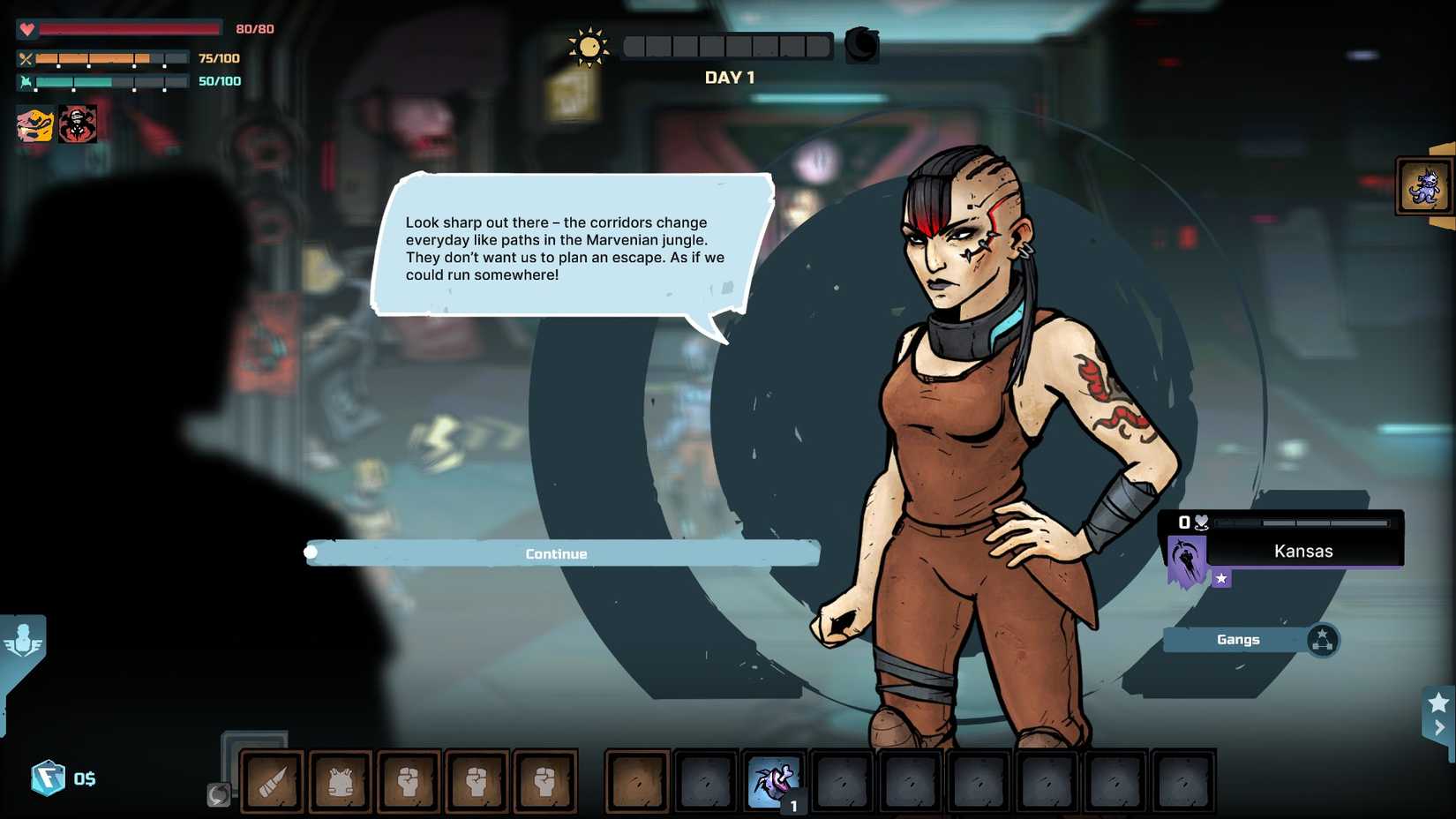Click the purple dragon toy icon on the right

click(1423, 186)
